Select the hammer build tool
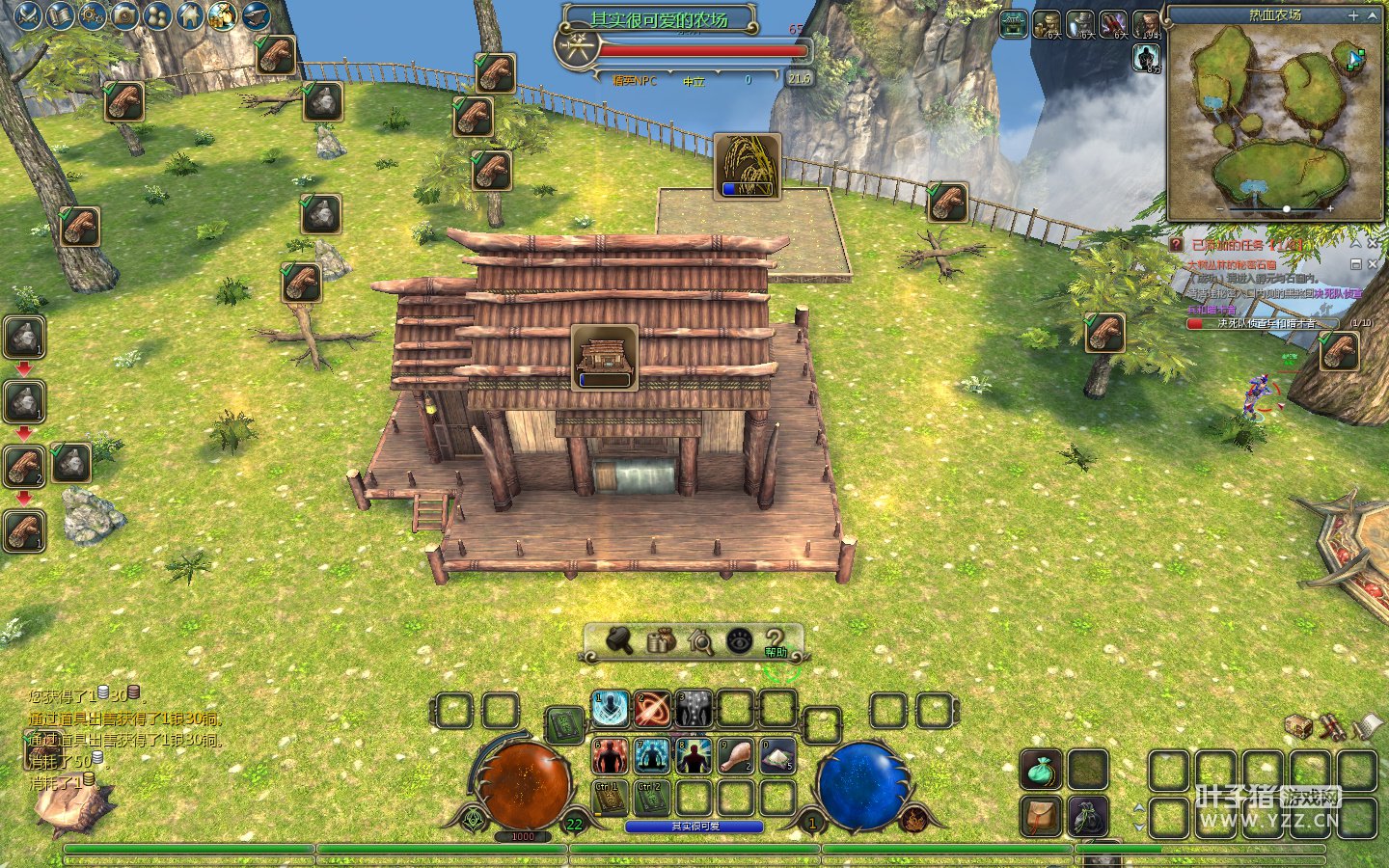Screen dimensions: 1389x868 pos(618,640)
